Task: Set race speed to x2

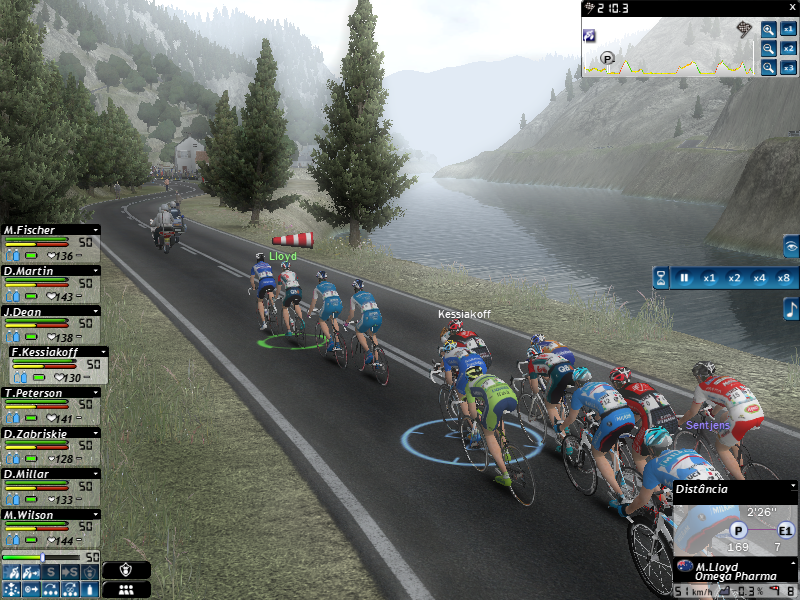Action: [x=734, y=278]
